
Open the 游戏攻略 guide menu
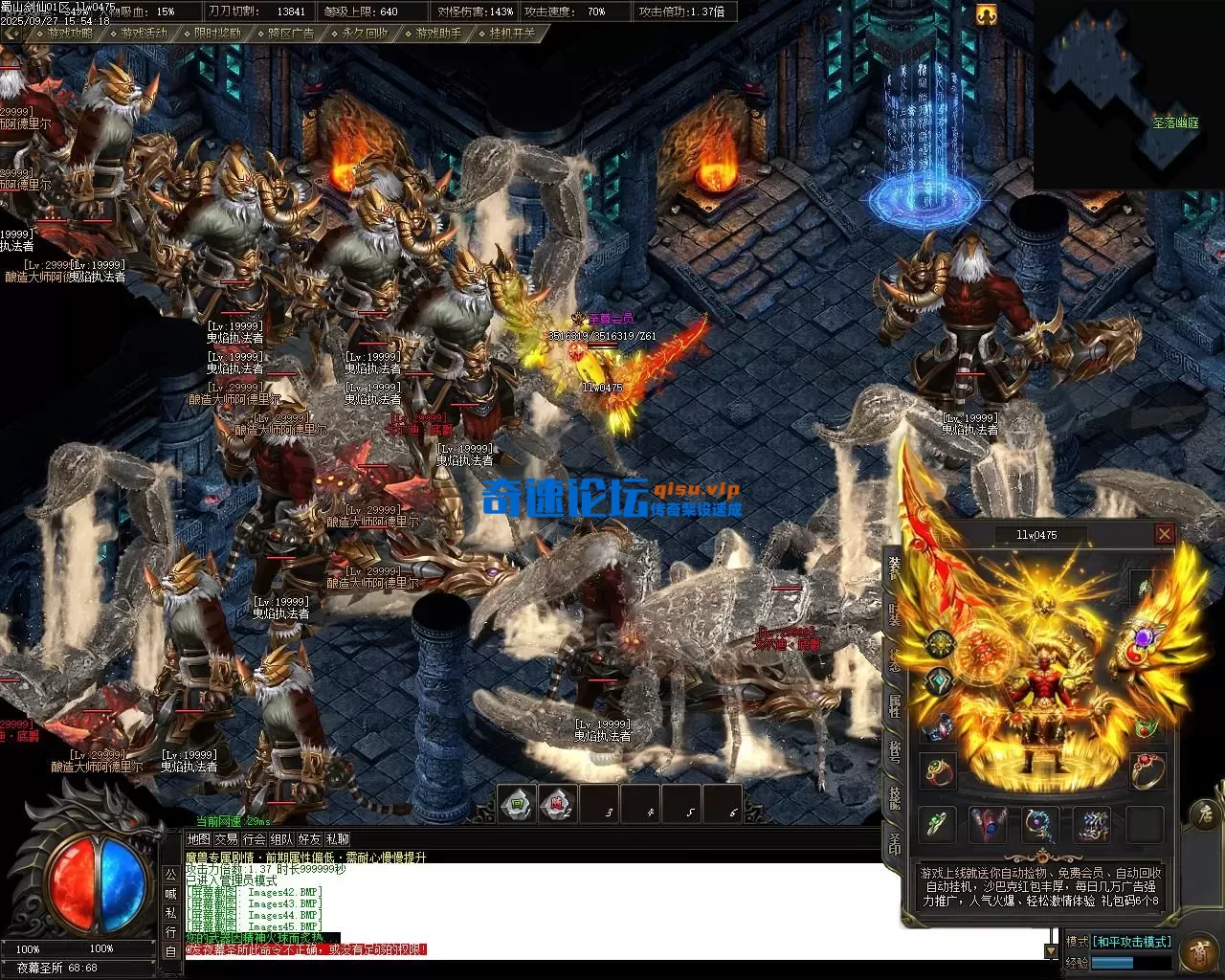pos(70,33)
